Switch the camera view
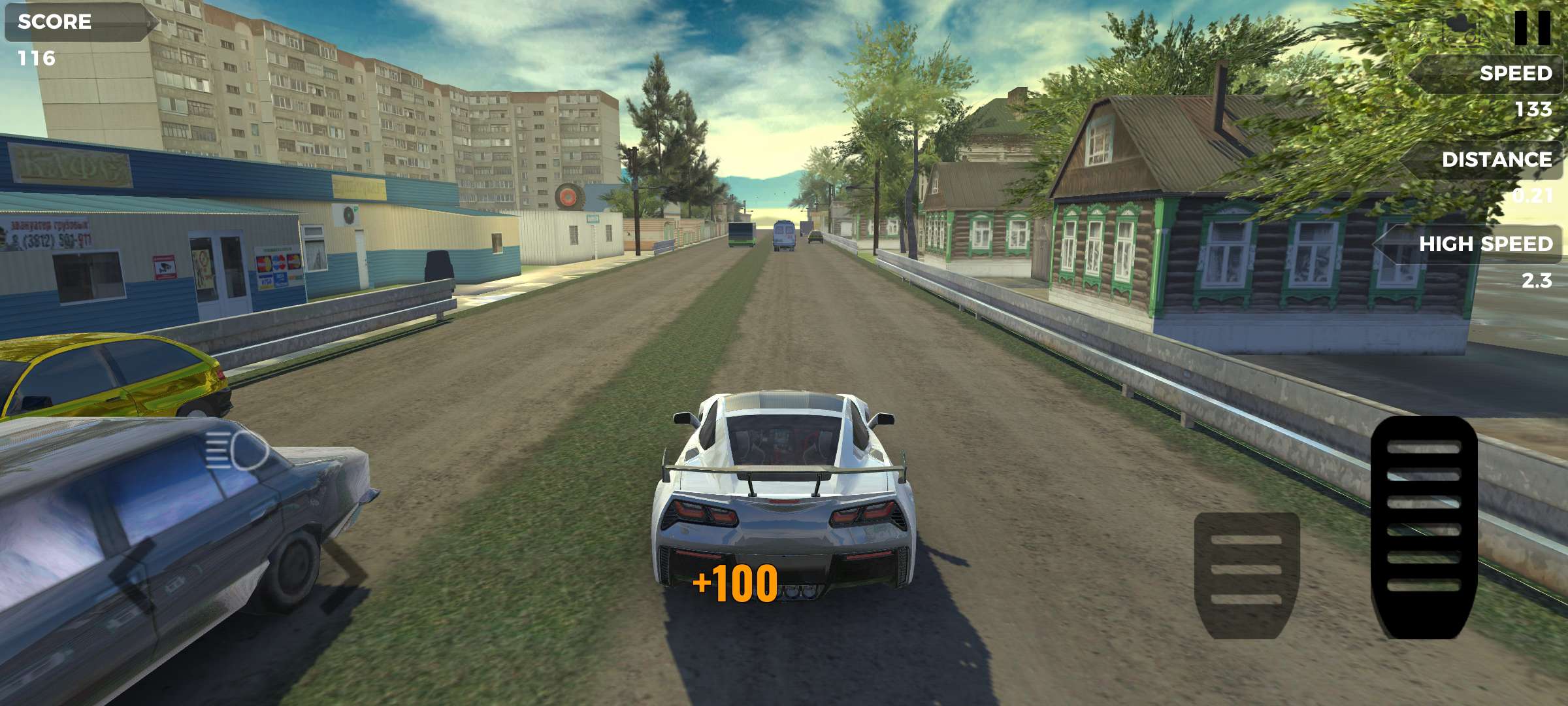Image resolution: width=1568 pixels, height=706 pixels. click(1461, 26)
